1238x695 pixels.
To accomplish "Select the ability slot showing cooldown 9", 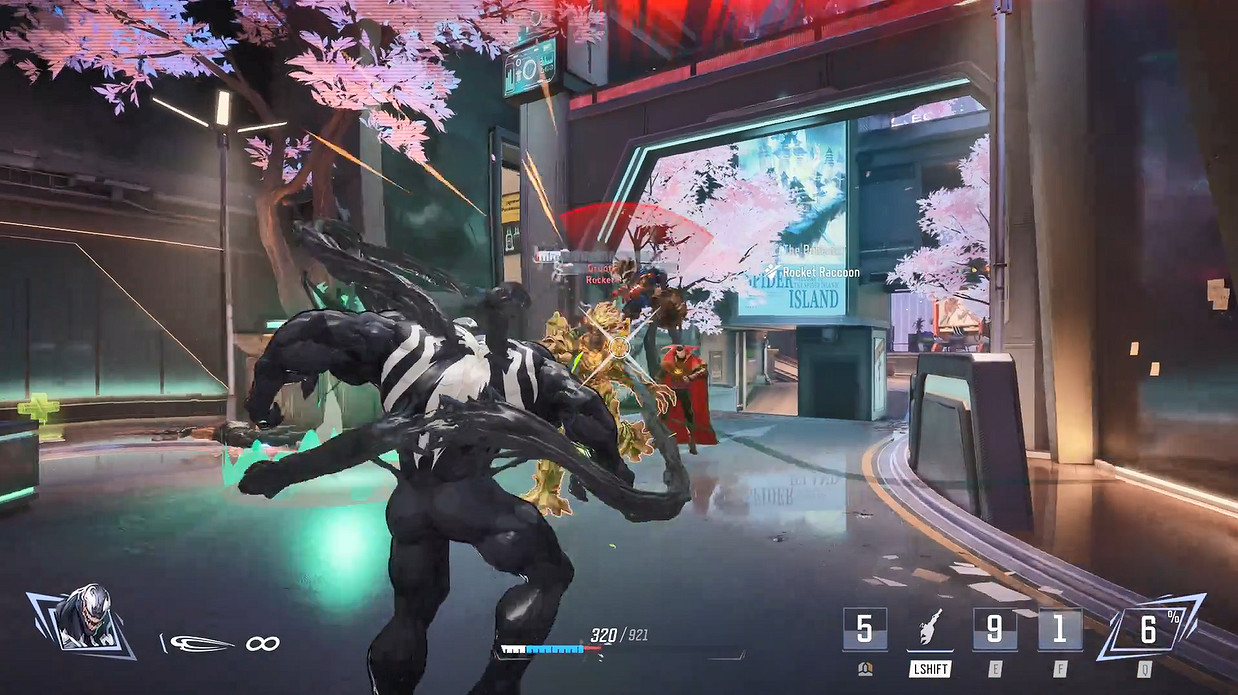I will tap(995, 630).
